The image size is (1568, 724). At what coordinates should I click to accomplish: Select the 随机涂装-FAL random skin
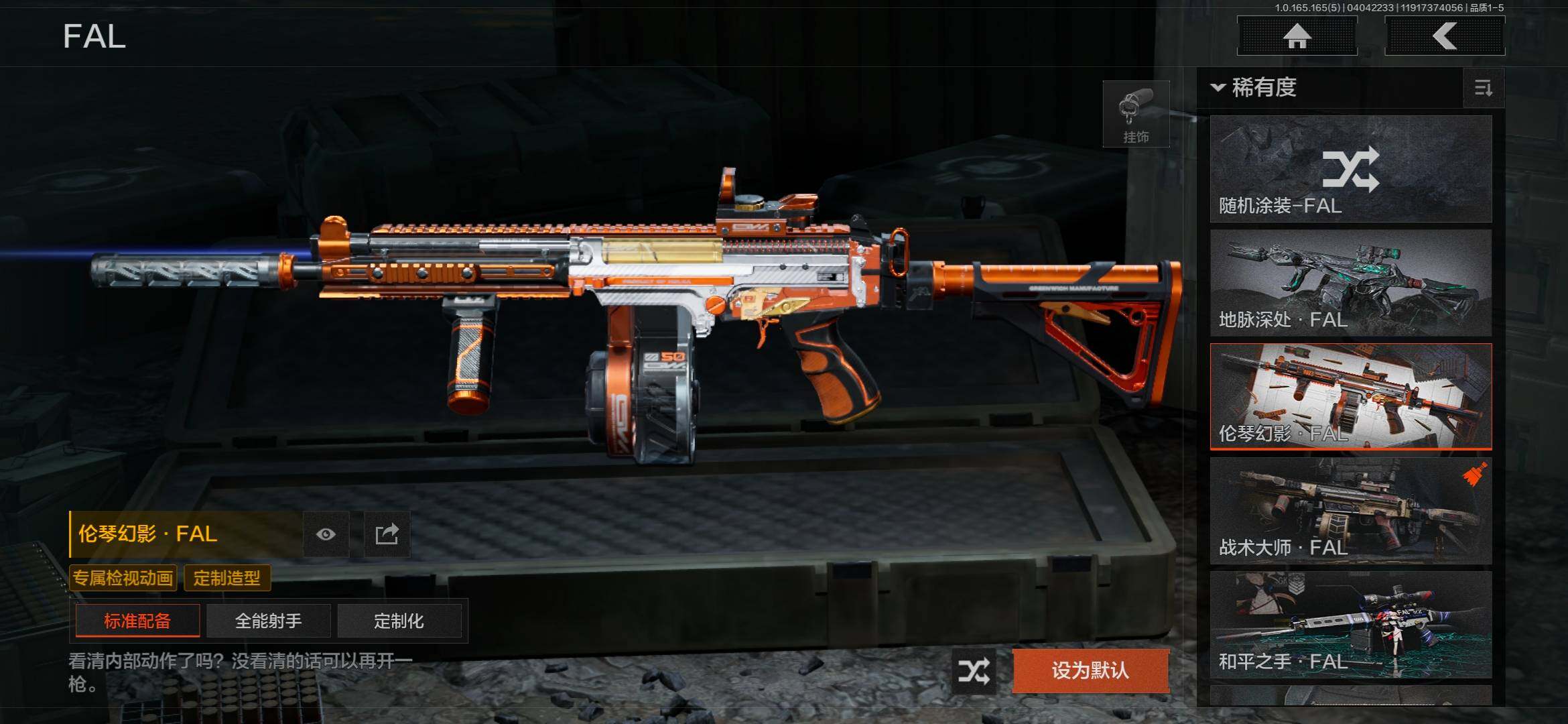1350,169
